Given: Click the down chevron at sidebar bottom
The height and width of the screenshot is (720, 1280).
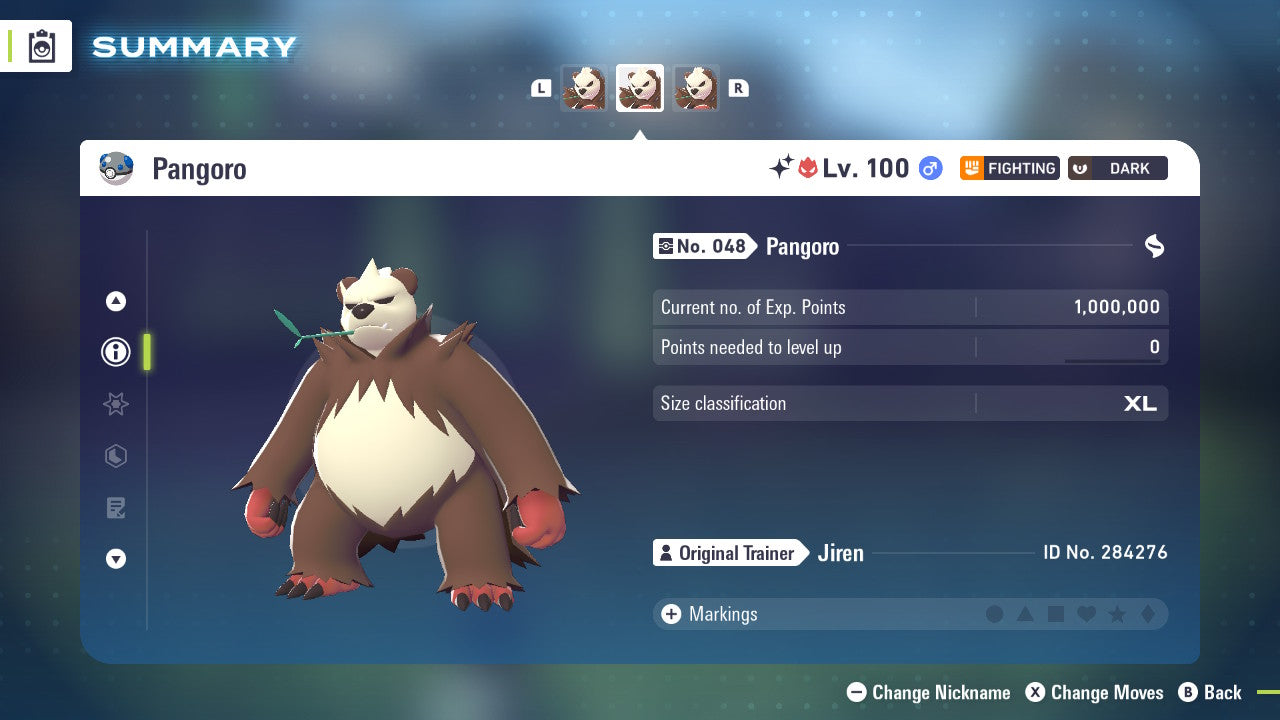Looking at the screenshot, I should pyautogui.click(x=115, y=559).
